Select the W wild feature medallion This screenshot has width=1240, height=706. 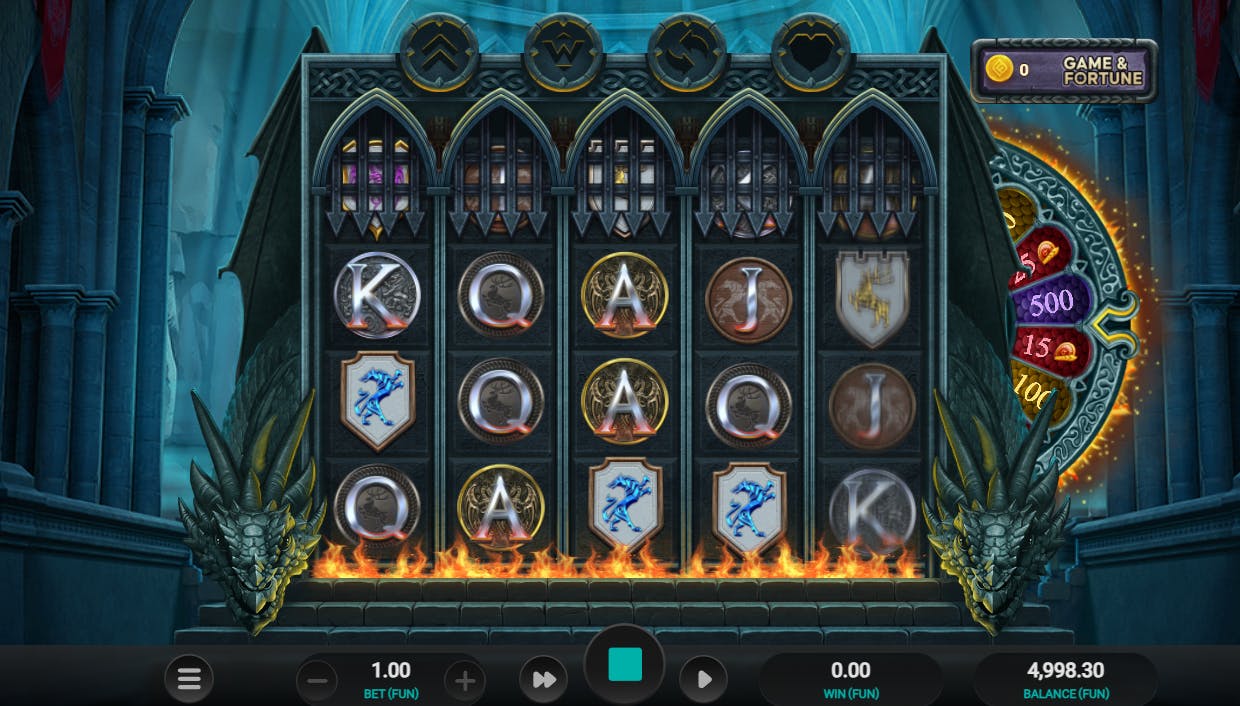(562, 52)
